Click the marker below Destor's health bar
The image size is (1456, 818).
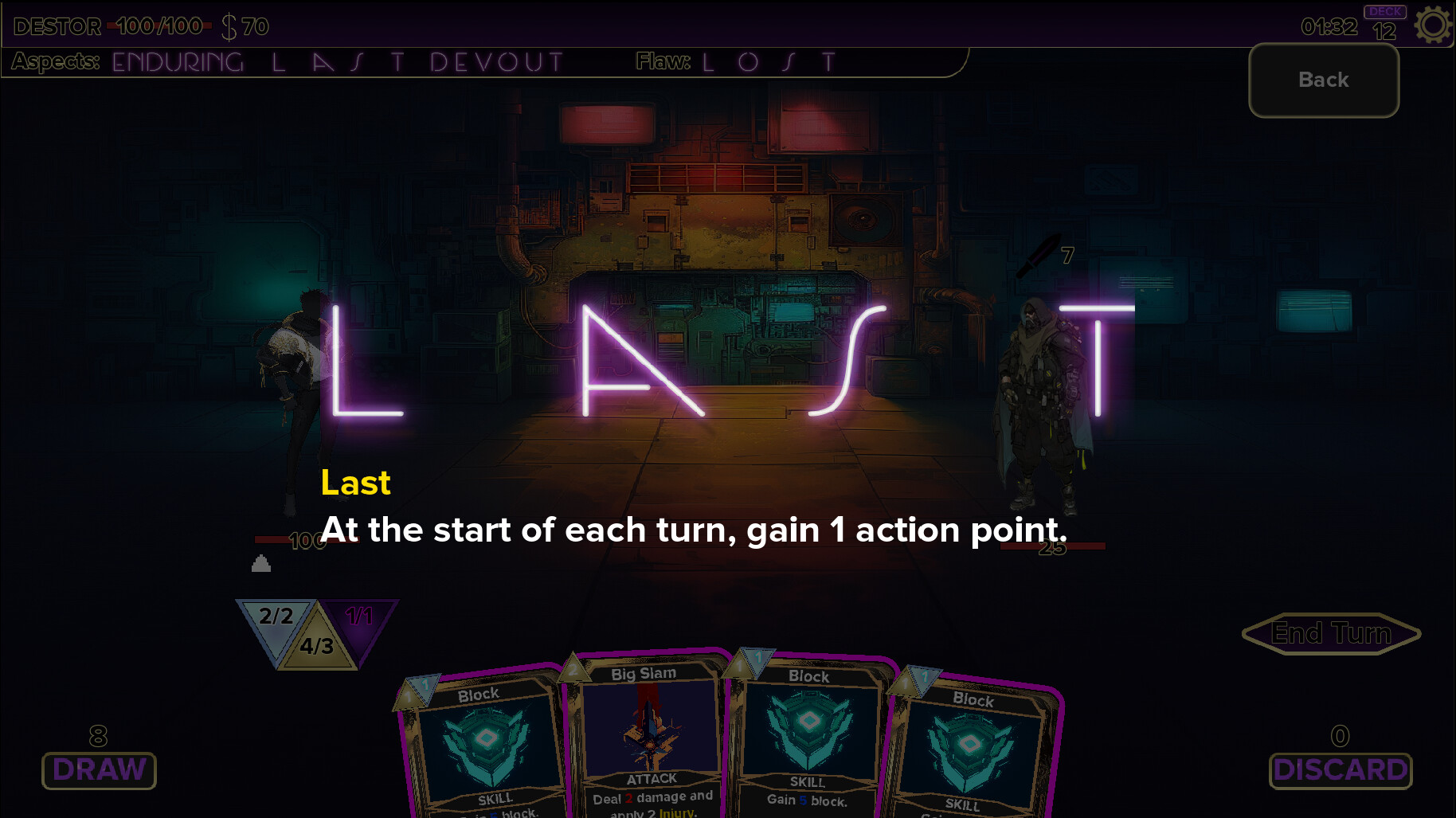pyautogui.click(x=262, y=563)
